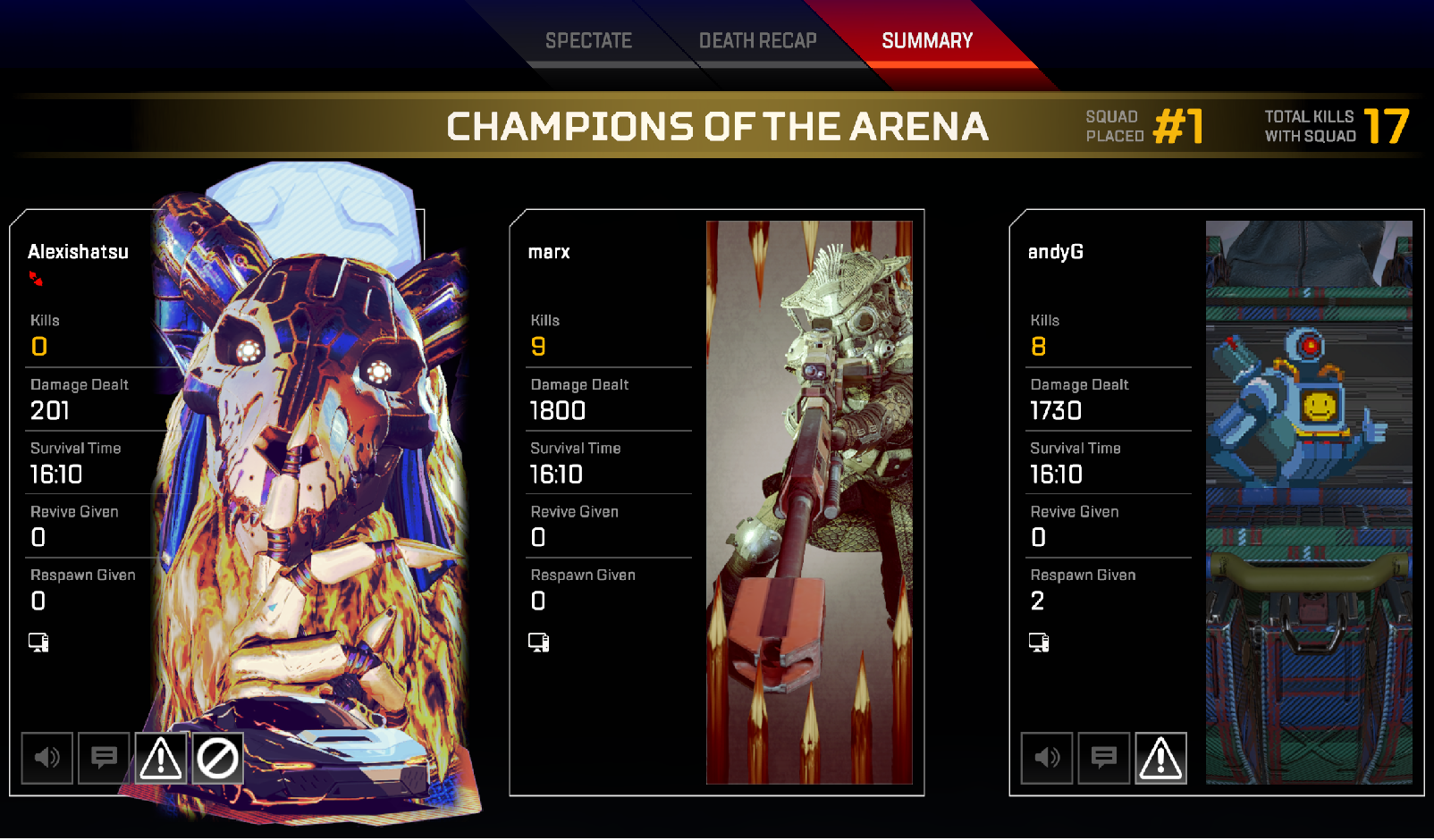
Task: Report player andyG
Action: [1161, 758]
